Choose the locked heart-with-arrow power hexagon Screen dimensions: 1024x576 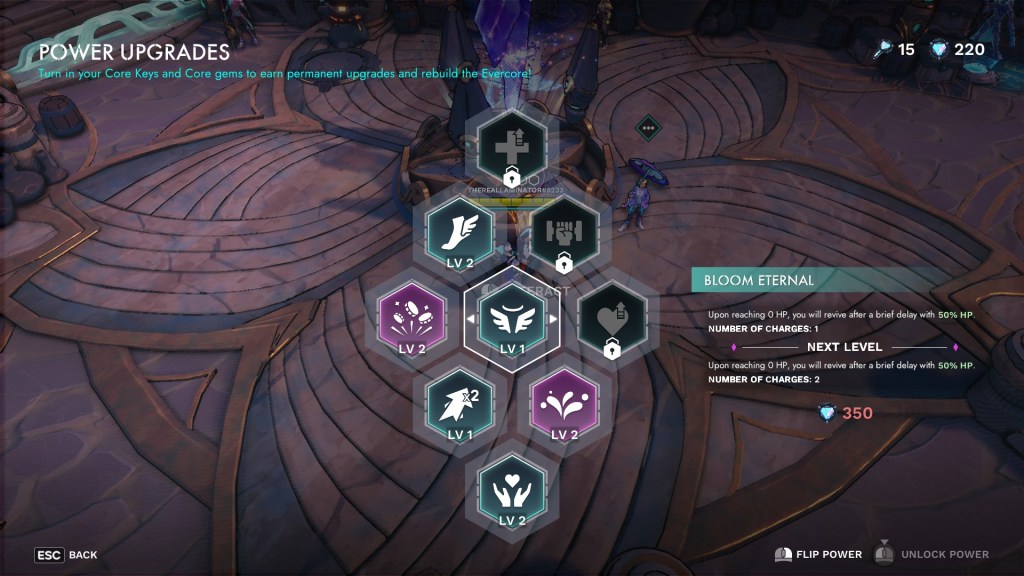612,320
